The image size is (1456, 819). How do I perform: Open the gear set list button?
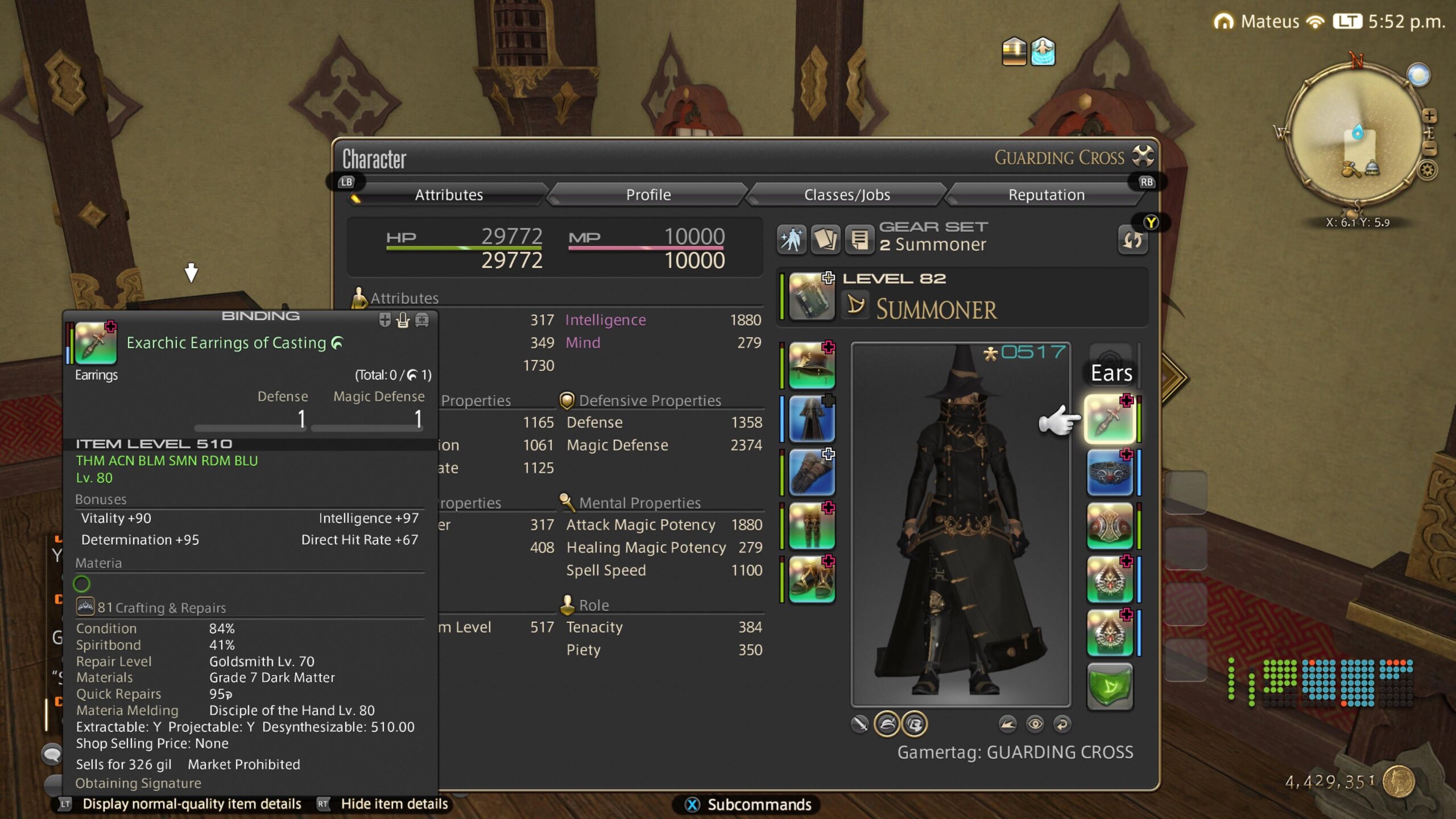(859, 239)
